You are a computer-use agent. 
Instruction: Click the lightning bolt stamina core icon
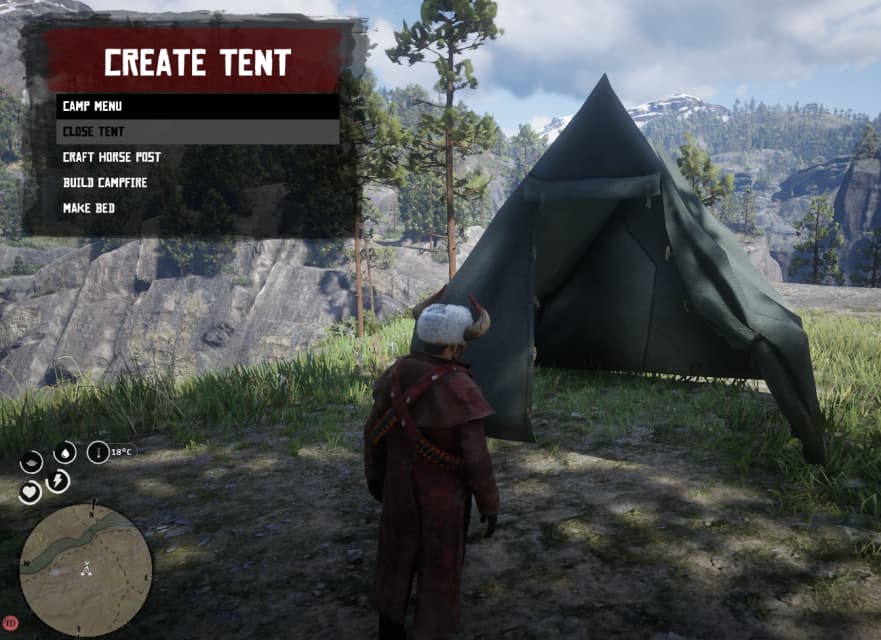click(x=58, y=481)
